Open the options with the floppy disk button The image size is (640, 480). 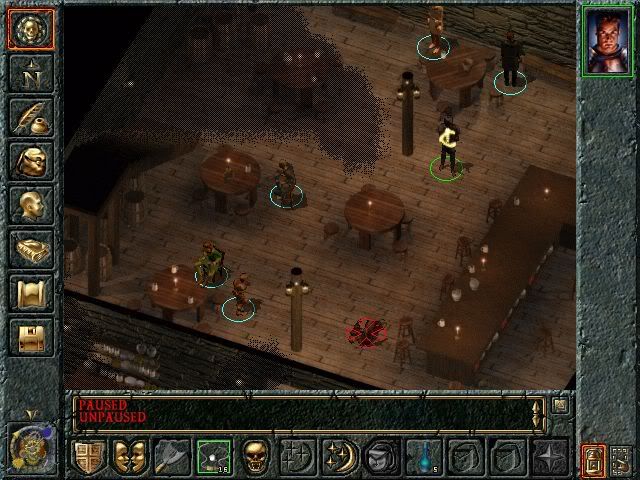(31, 337)
